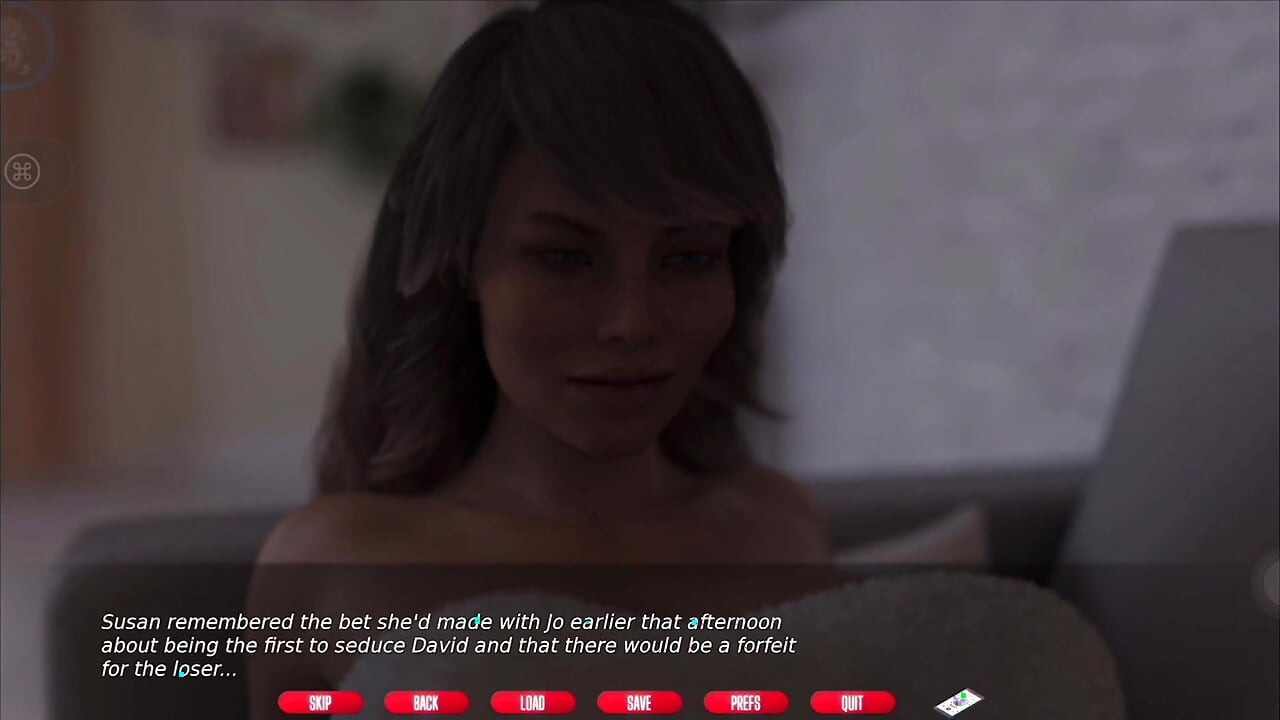The height and width of the screenshot is (720, 1280).
Task: Hide the quick menu using the command toggle
Action: click(x=22, y=171)
